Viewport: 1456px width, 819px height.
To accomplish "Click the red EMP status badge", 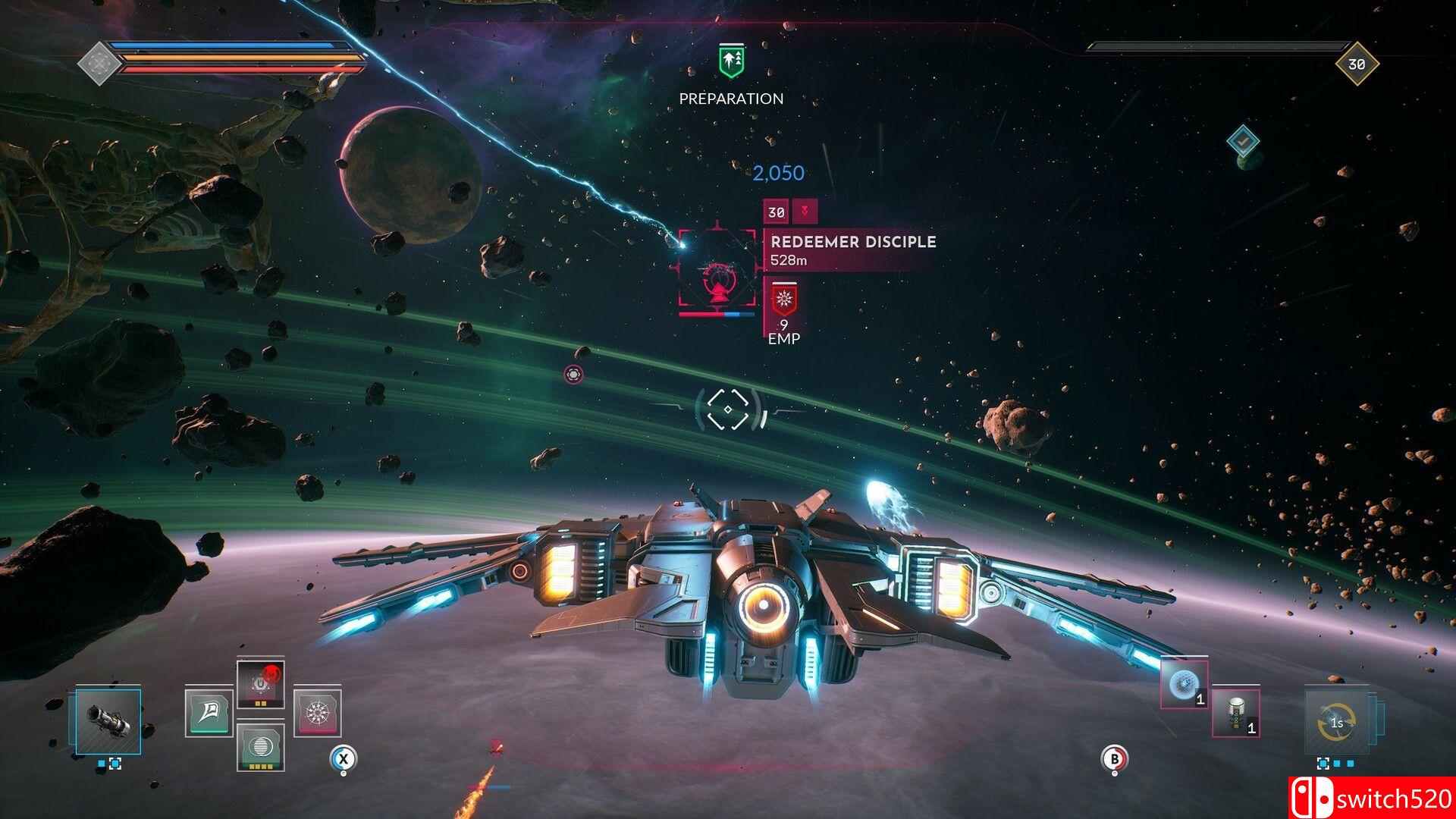I will point(783,300).
